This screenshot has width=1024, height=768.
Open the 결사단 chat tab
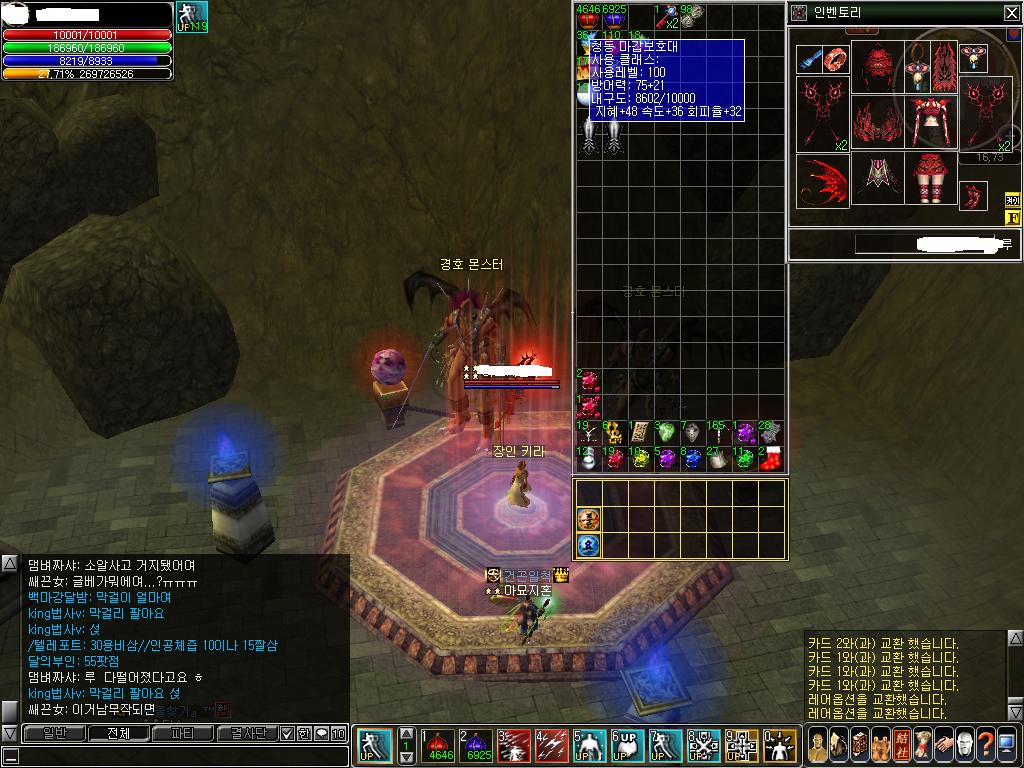(x=247, y=733)
